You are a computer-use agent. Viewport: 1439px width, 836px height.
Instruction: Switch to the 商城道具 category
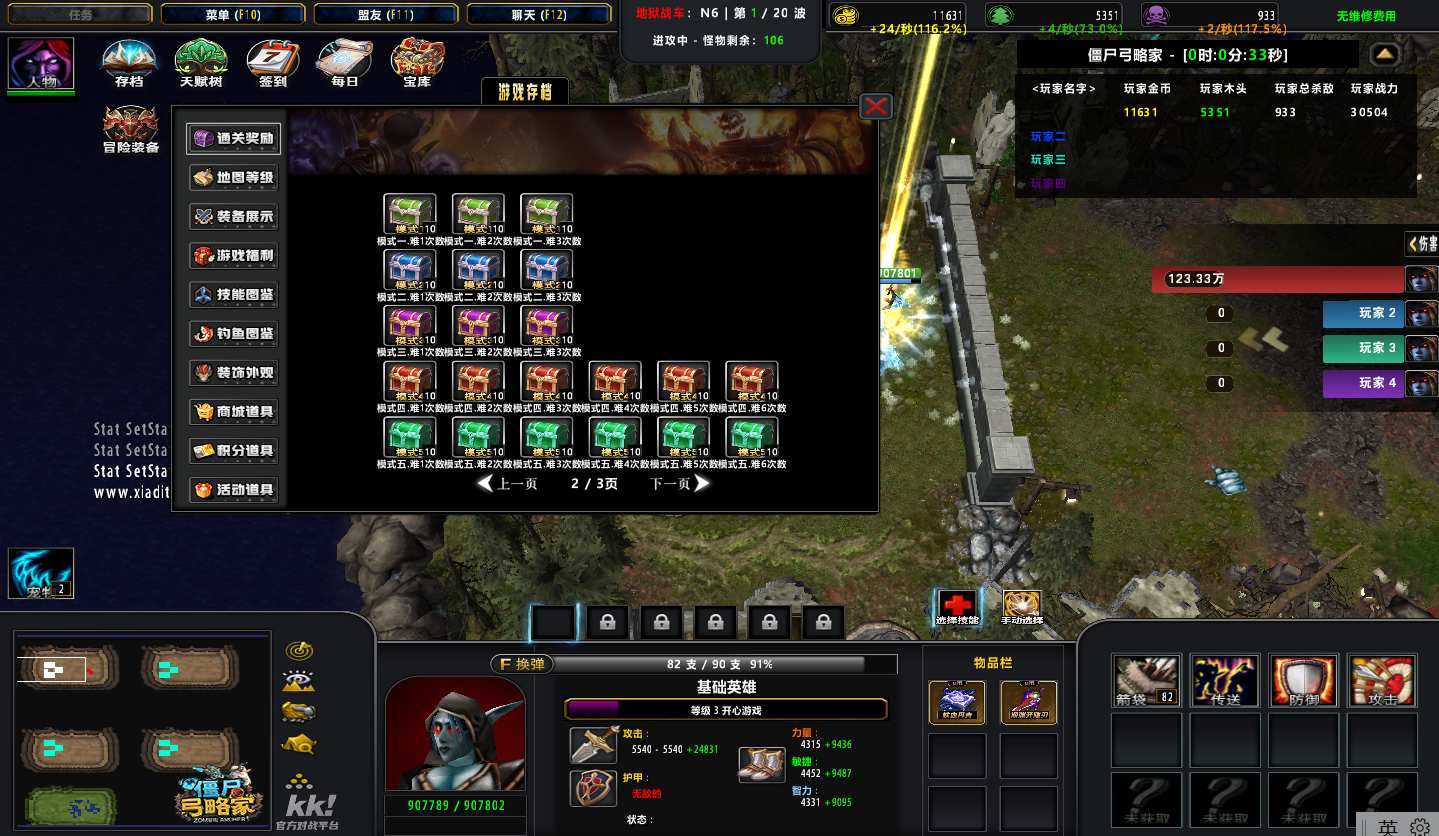(x=234, y=412)
